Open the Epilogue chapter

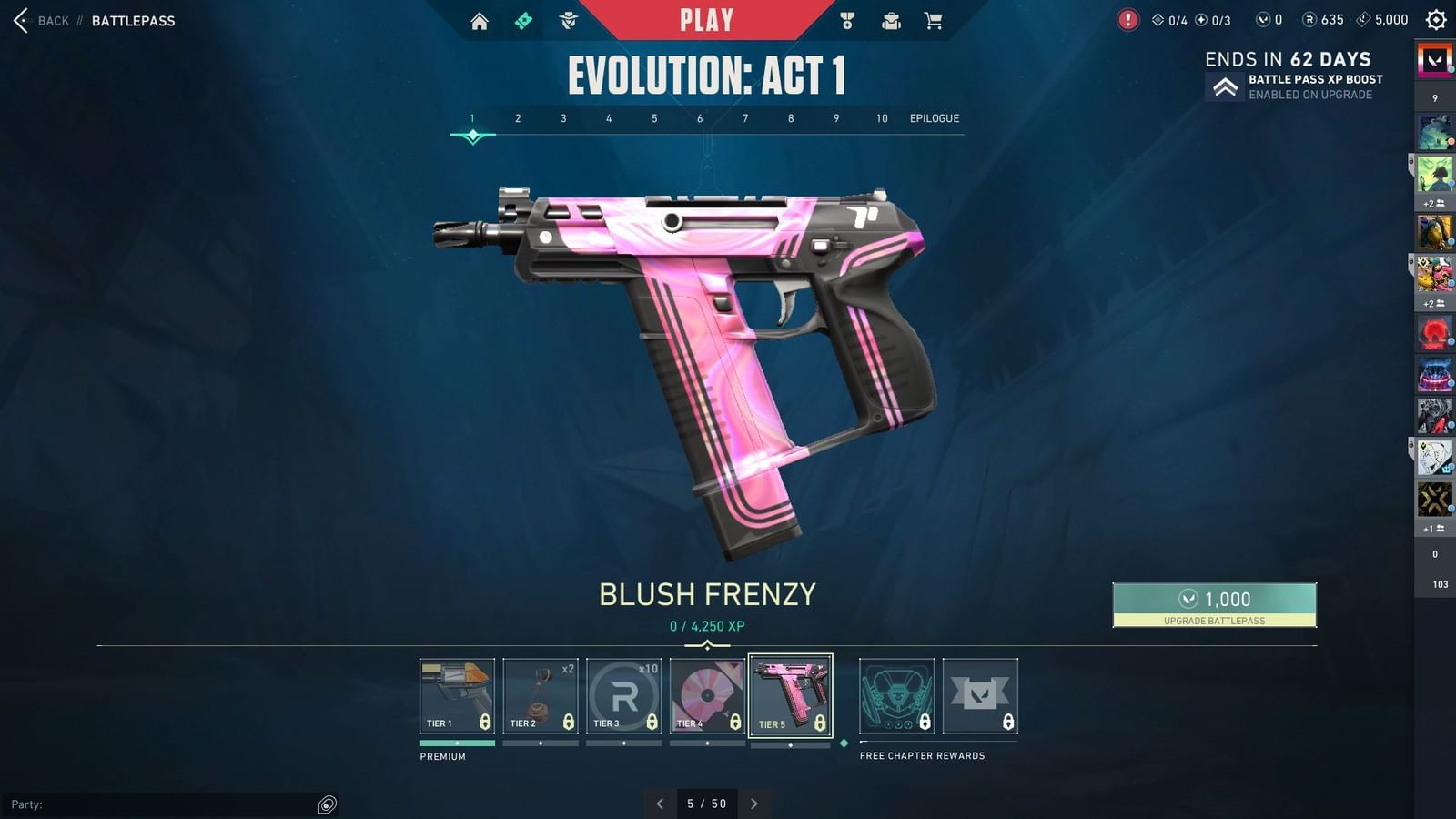pos(935,118)
